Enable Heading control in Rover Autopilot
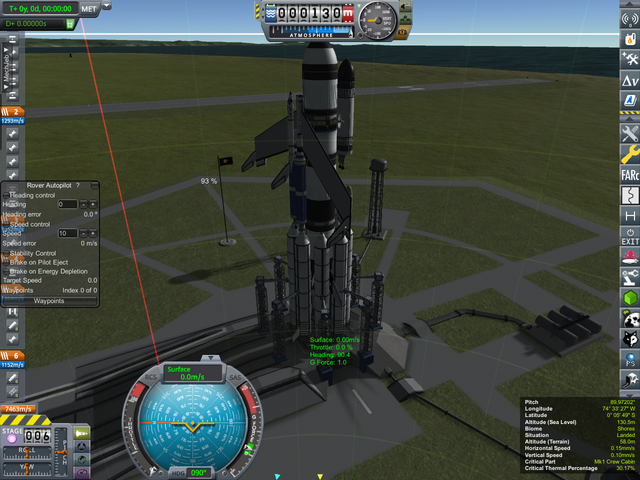Image resolution: width=640 pixels, height=480 pixels. click(x=5, y=195)
